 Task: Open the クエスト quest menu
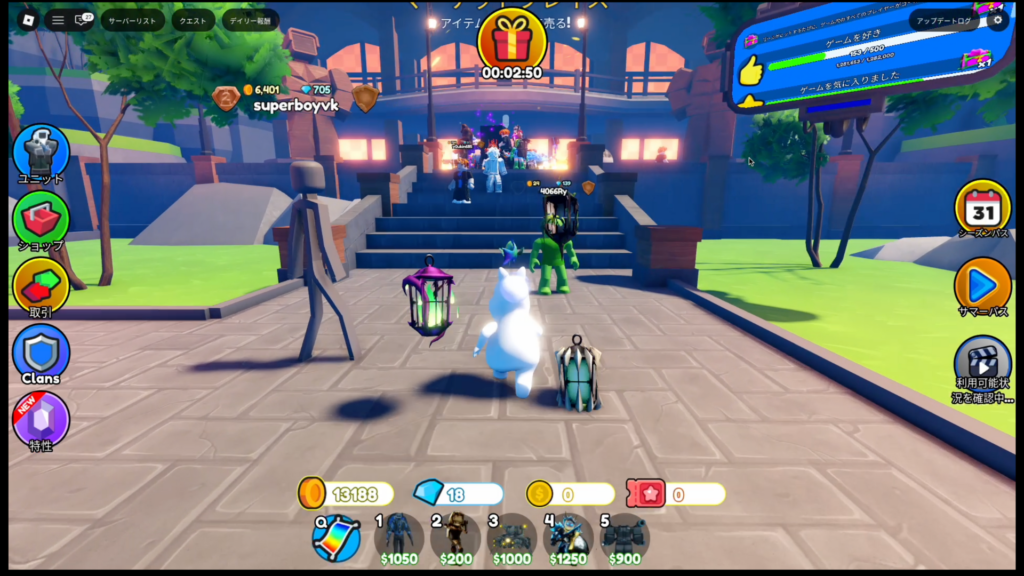point(193,20)
